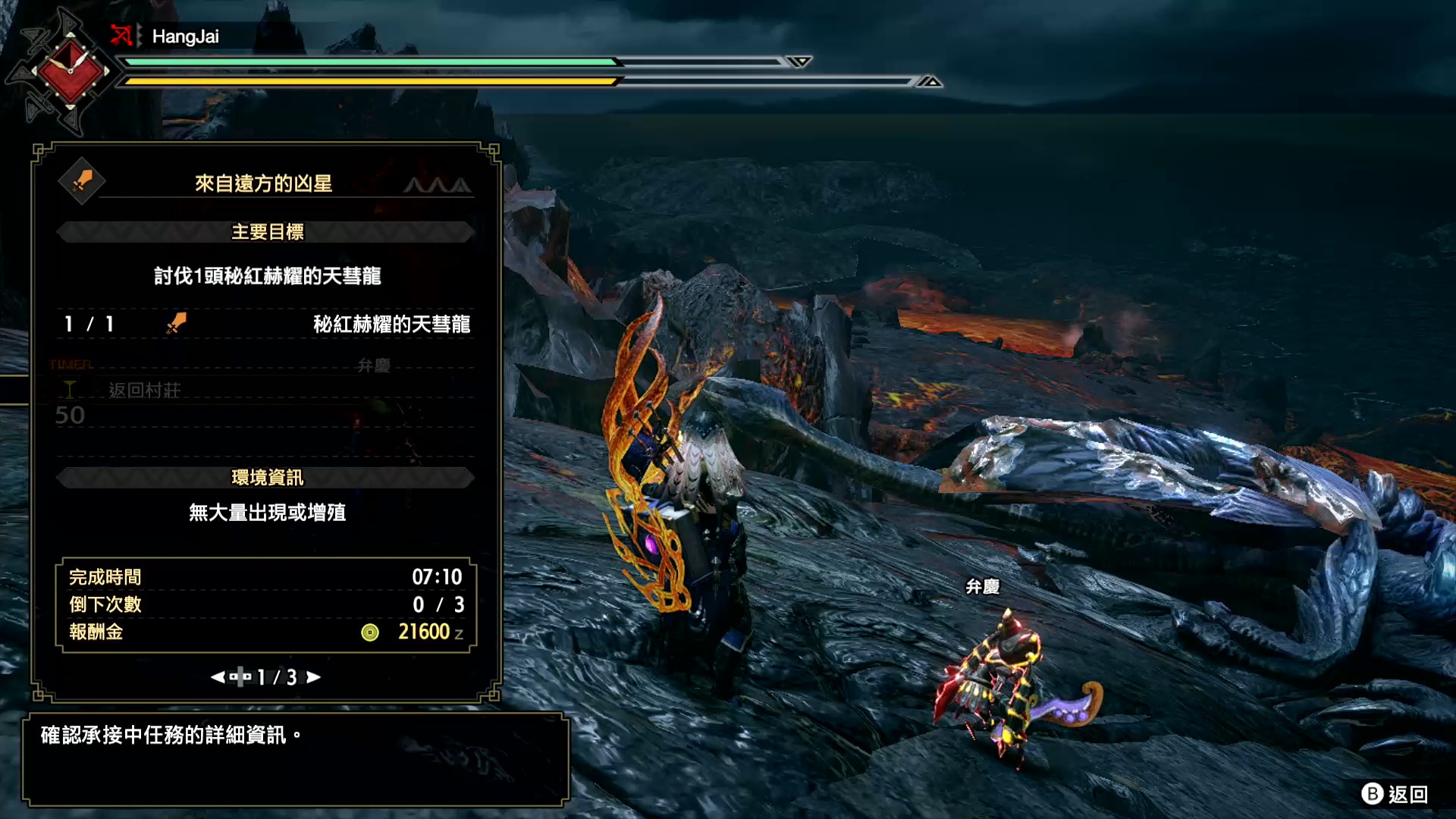This screenshot has height=819, width=1456.
Task: Go to the previous quest info page
Action: coord(218,677)
